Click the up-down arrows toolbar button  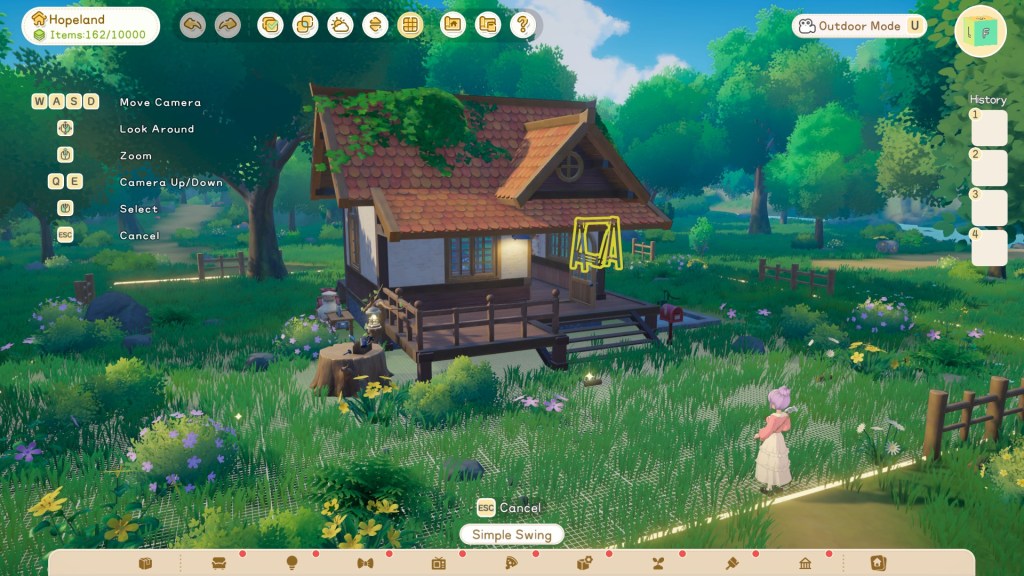click(375, 26)
